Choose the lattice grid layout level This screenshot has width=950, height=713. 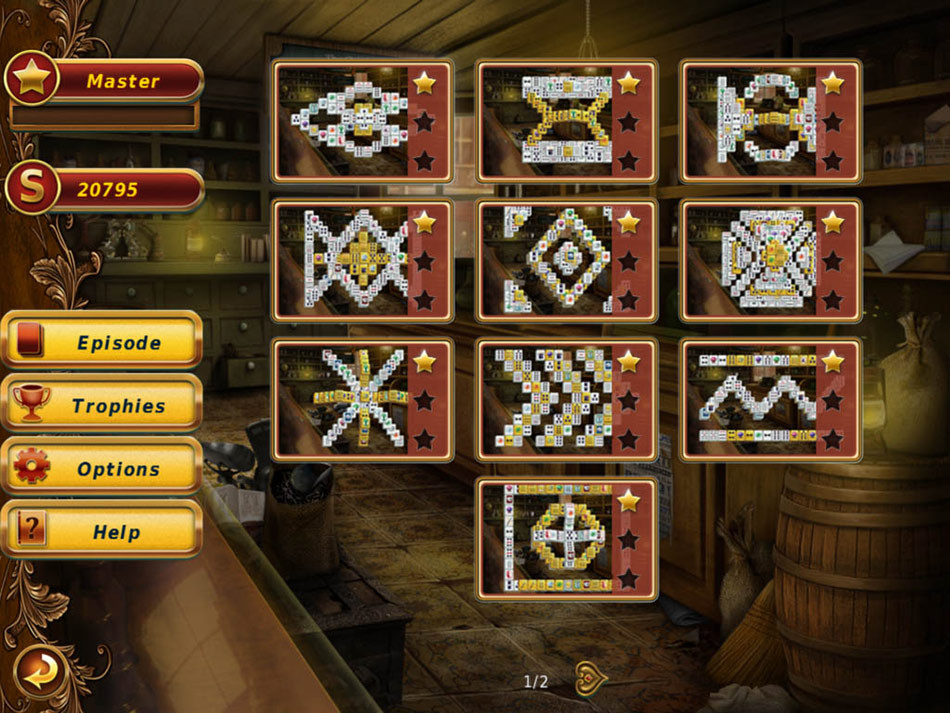pyautogui.click(x=546, y=399)
